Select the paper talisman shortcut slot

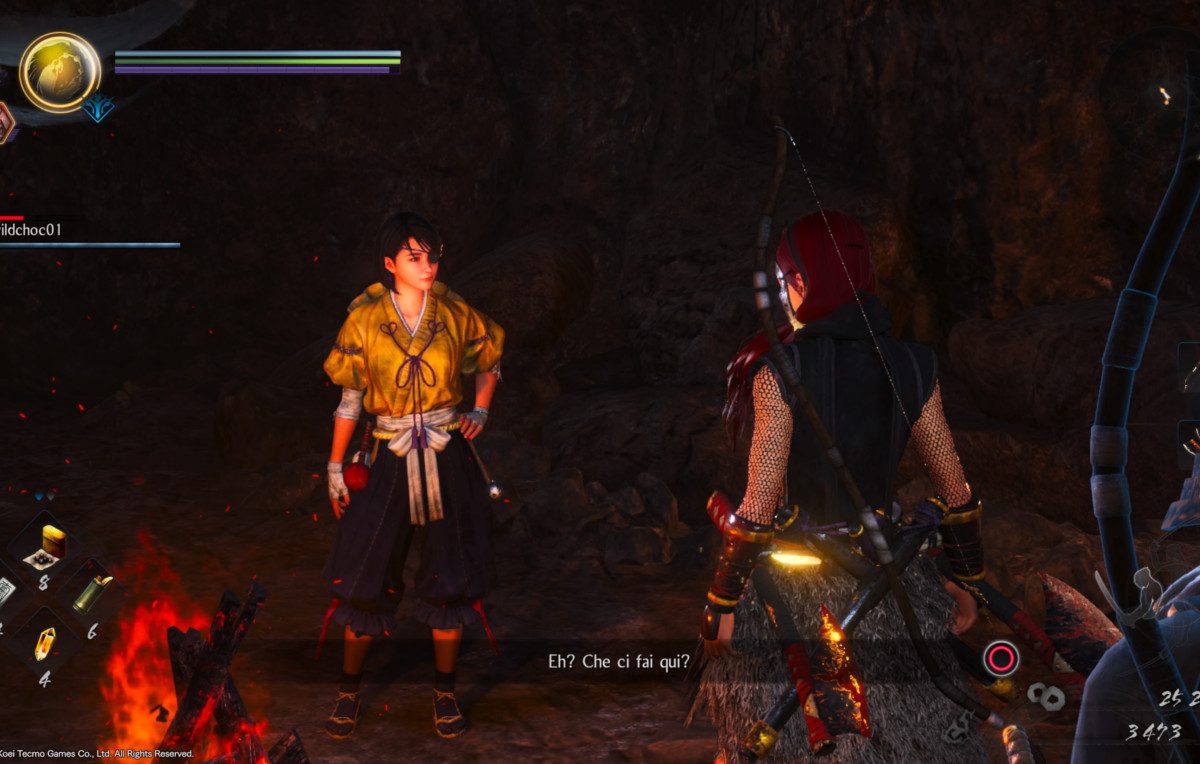pos(5,592)
